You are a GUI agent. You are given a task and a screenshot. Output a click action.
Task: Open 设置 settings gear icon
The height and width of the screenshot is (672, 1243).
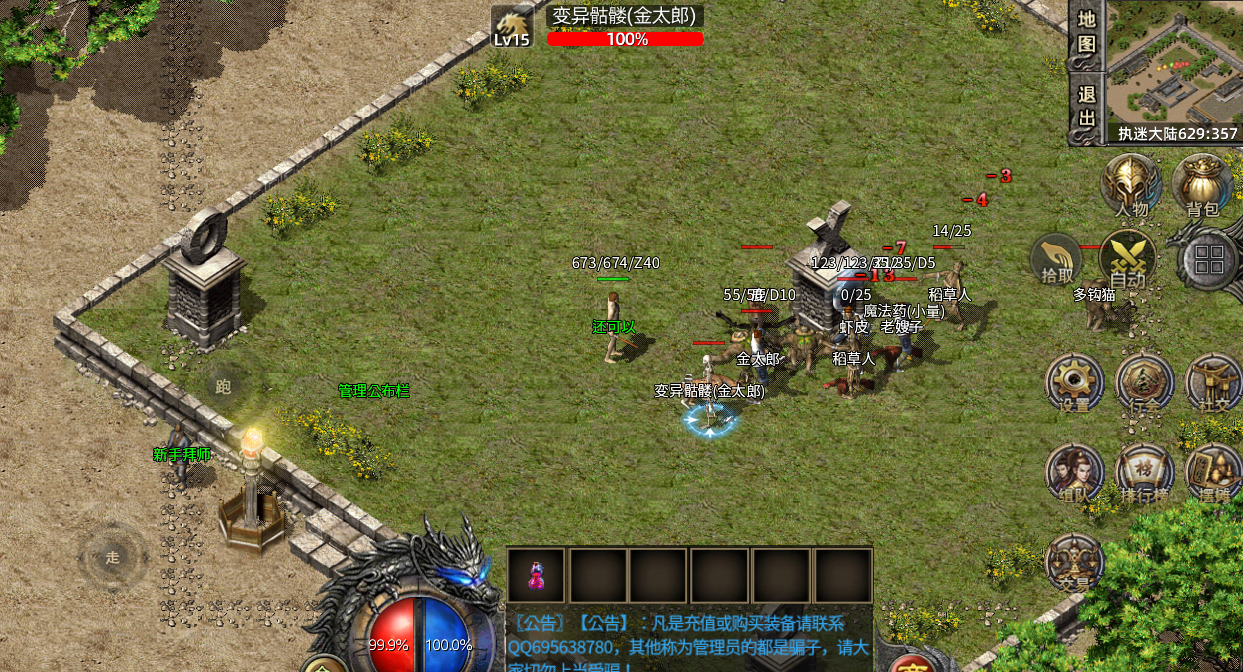[1075, 383]
